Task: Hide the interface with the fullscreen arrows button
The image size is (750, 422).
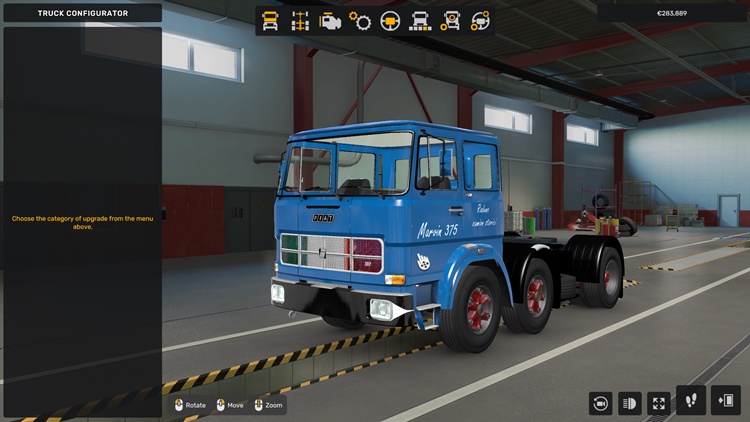Action: tap(659, 403)
